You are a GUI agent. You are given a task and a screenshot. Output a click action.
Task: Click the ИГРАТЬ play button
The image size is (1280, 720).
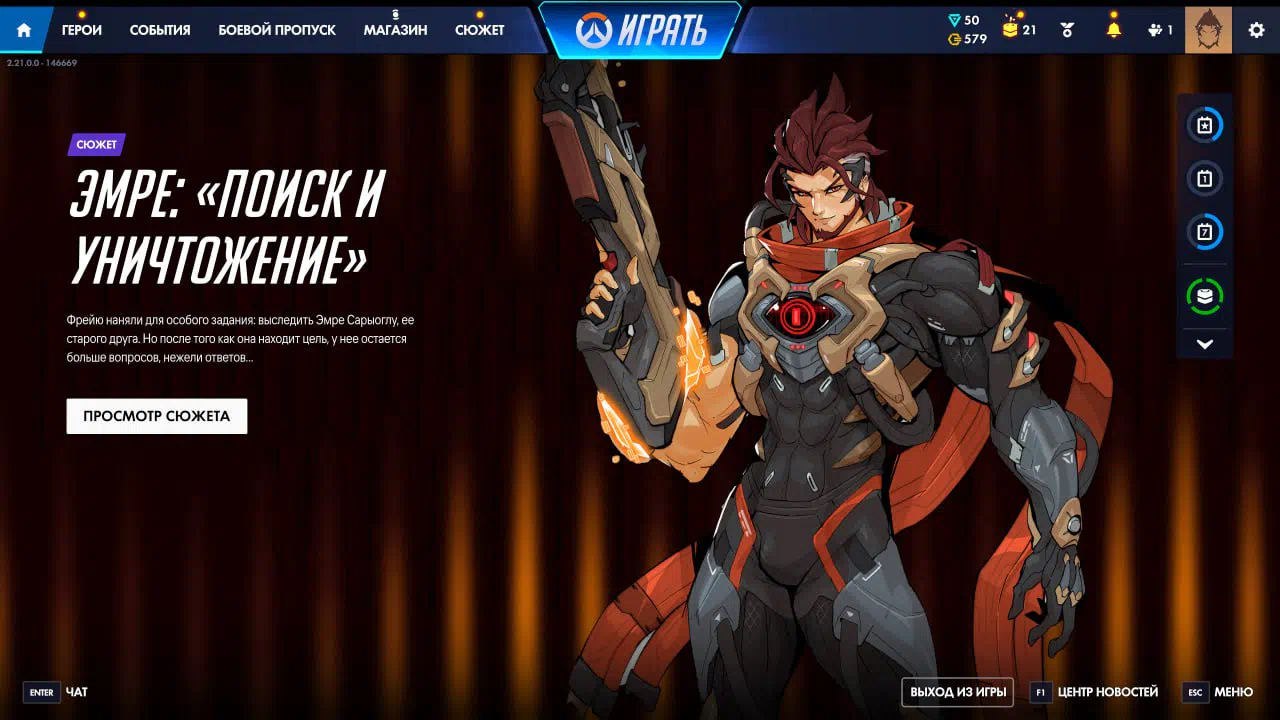[x=641, y=30]
